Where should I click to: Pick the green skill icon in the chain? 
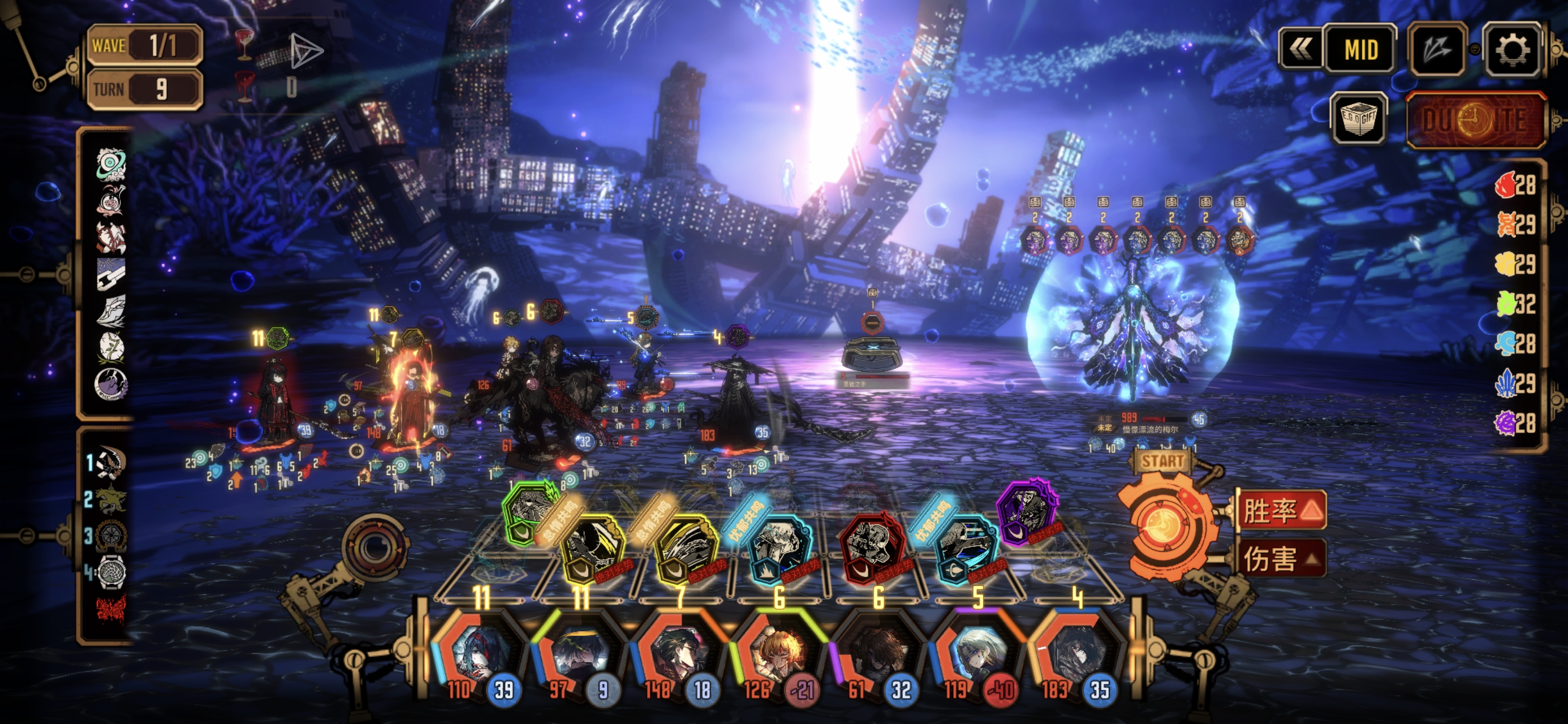point(528,511)
